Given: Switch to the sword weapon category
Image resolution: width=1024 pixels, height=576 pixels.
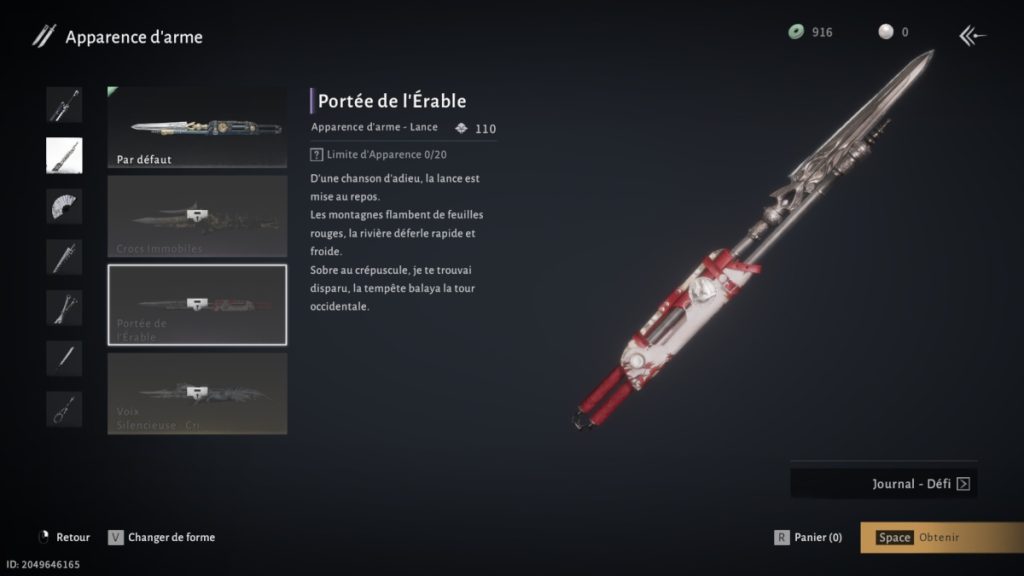Looking at the screenshot, I should (64, 104).
